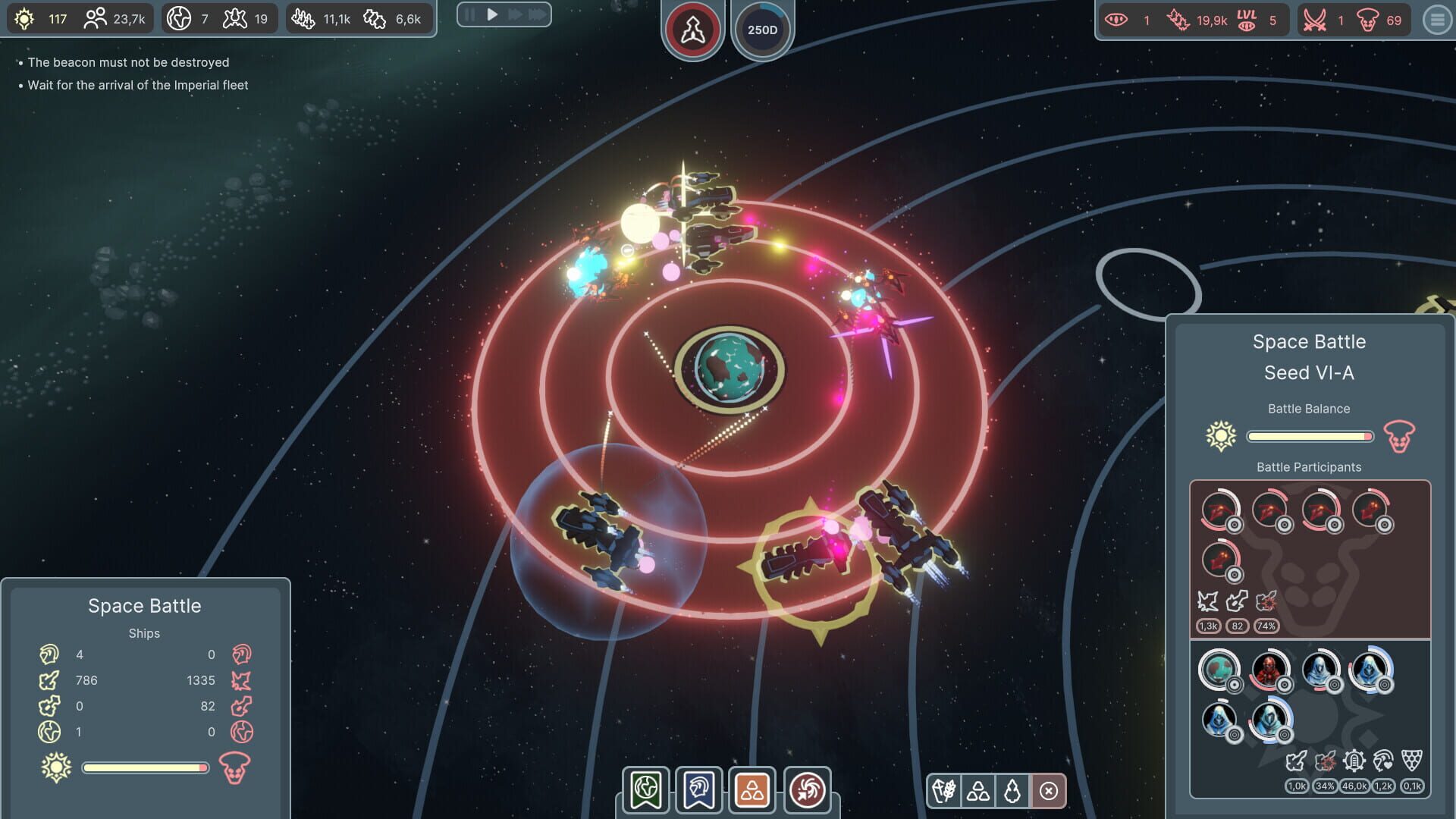Resume game with the play button
The image size is (1456, 819).
[492, 14]
